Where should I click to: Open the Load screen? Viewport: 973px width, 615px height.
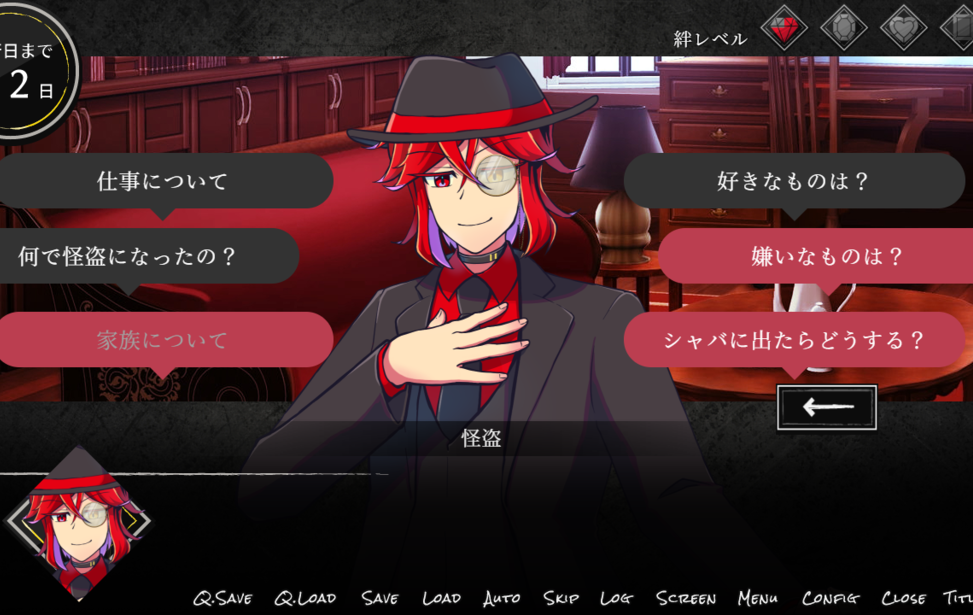coord(441,598)
